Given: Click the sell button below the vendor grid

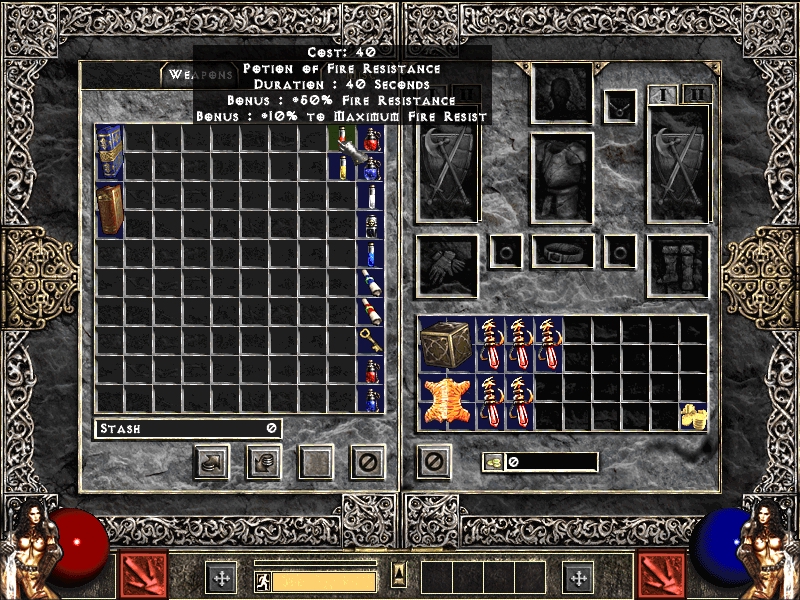Looking at the screenshot, I should [264, 461].
